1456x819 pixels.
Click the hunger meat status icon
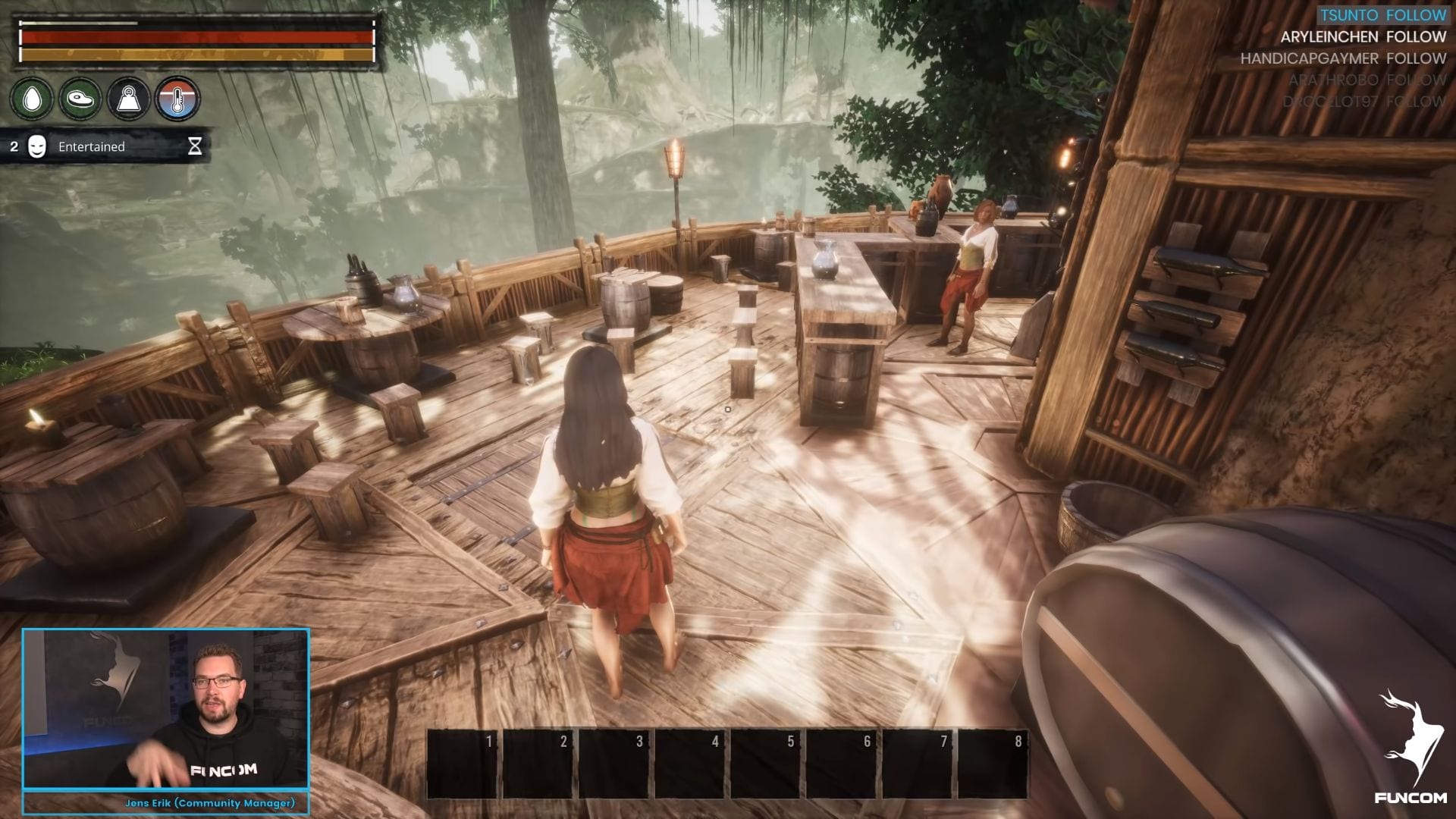80,99
